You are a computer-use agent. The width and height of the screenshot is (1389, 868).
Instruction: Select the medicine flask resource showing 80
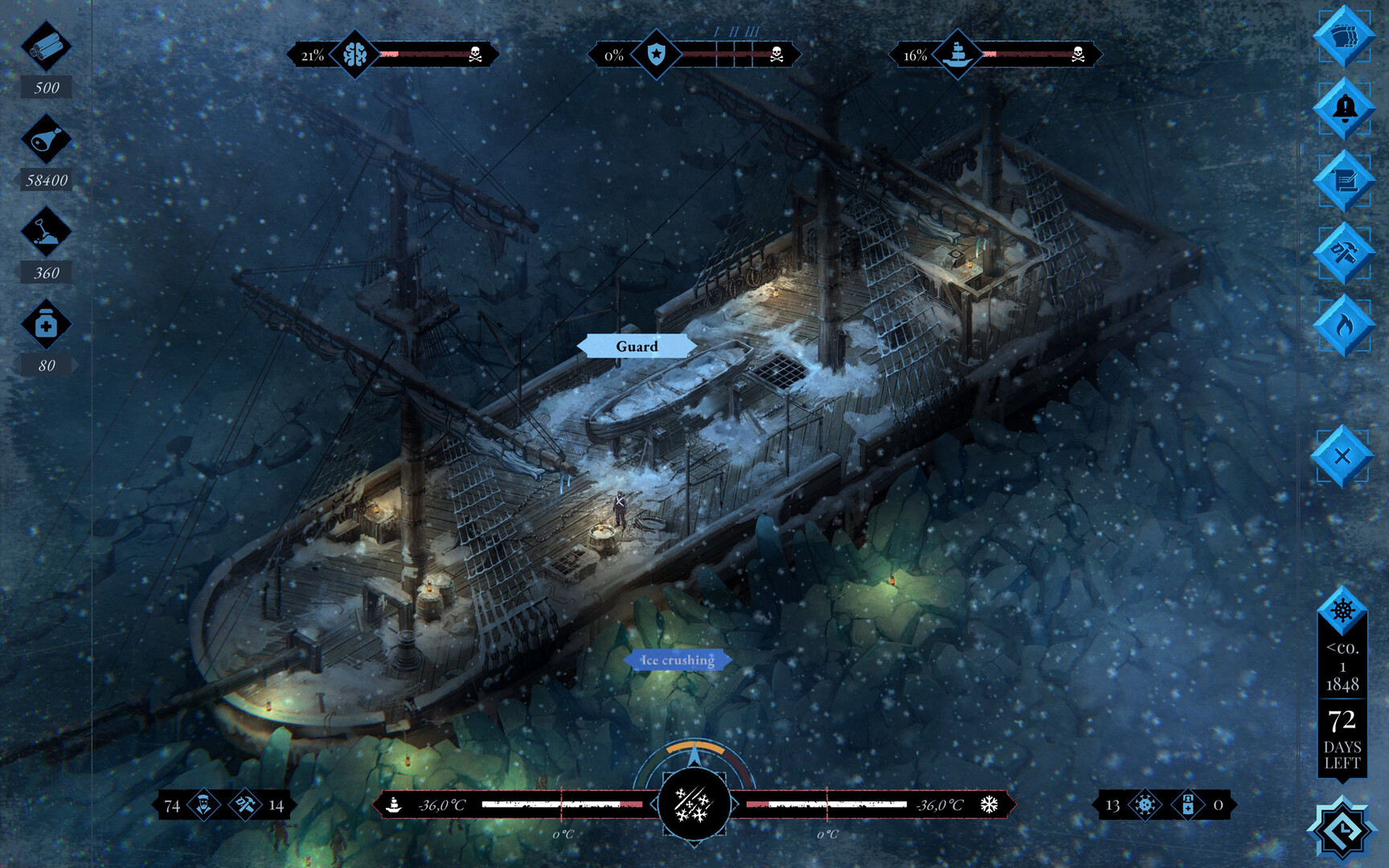point(46,324)
